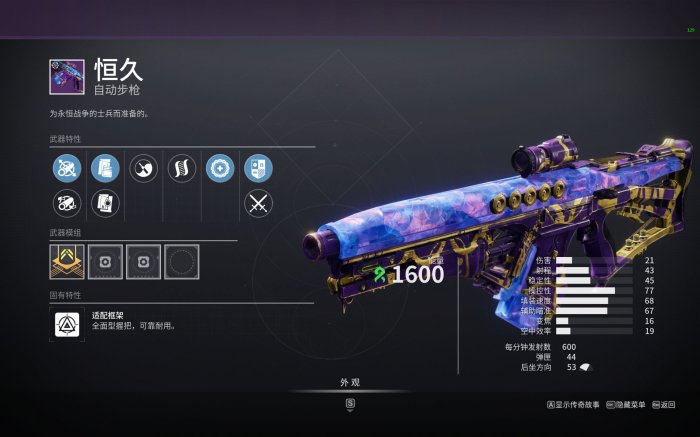Open the golden chevron weapon mod slot
The image size is (700, 437).
66,261
